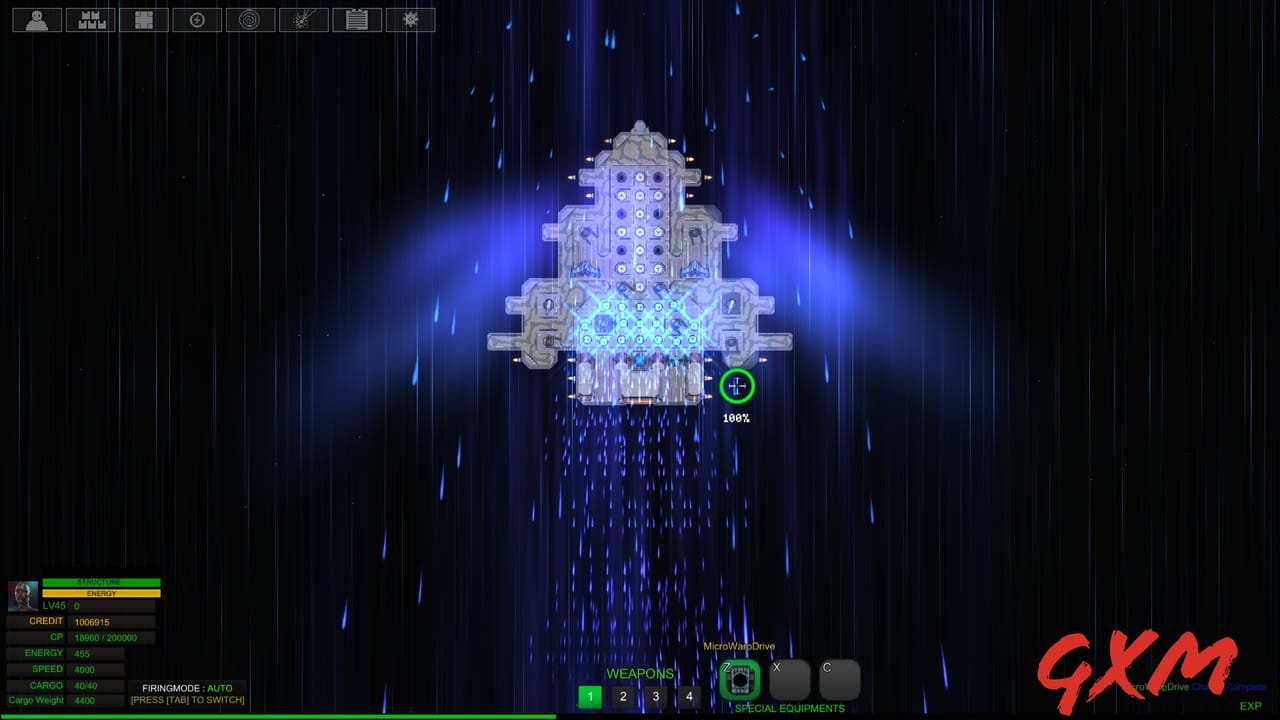Open the cargo inventory icon

[x=90, y=19]
